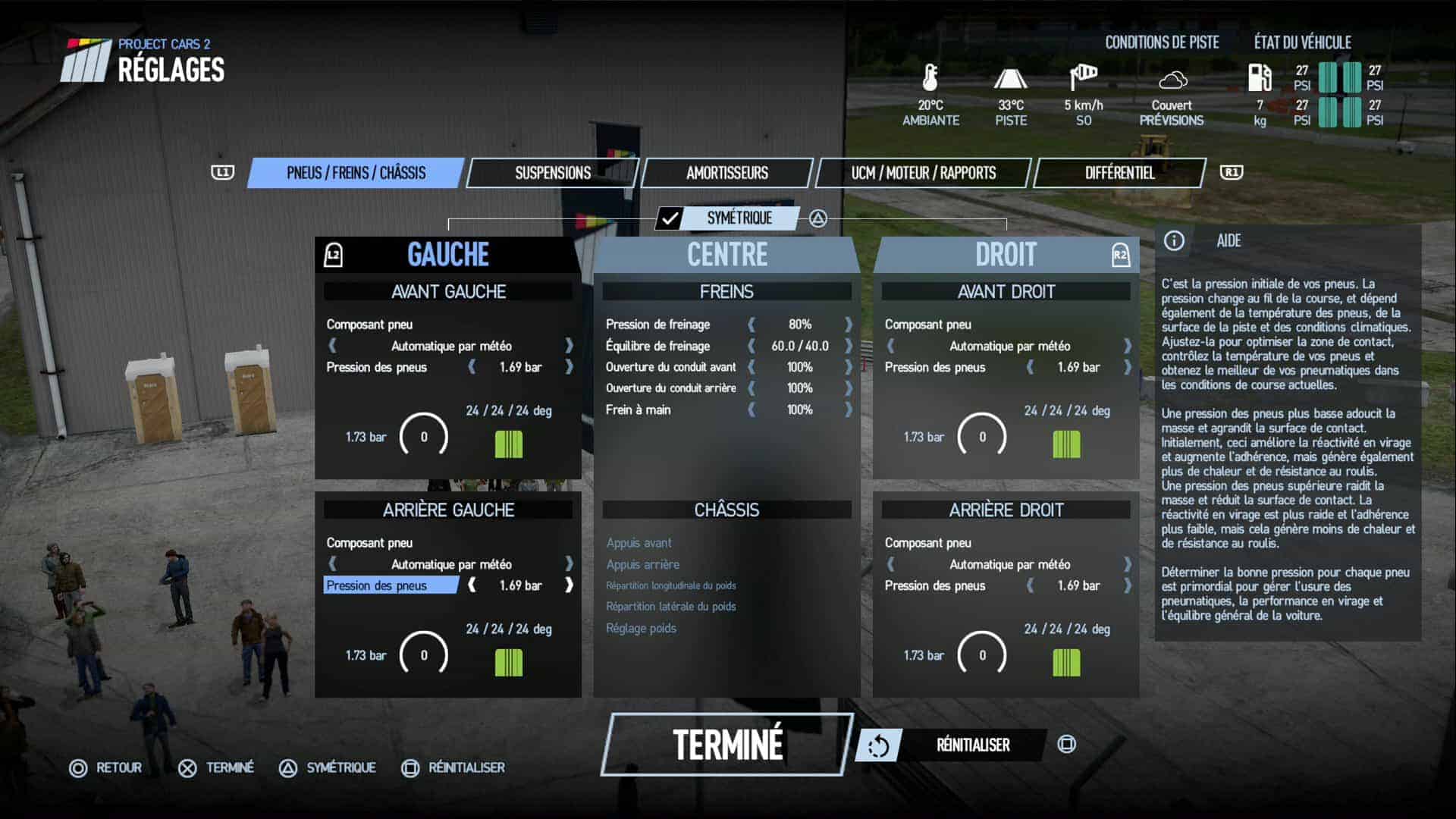Increase Avant Droit tyre pressure
This screenshot has width=1456, height=819.
pos(1128,367)
